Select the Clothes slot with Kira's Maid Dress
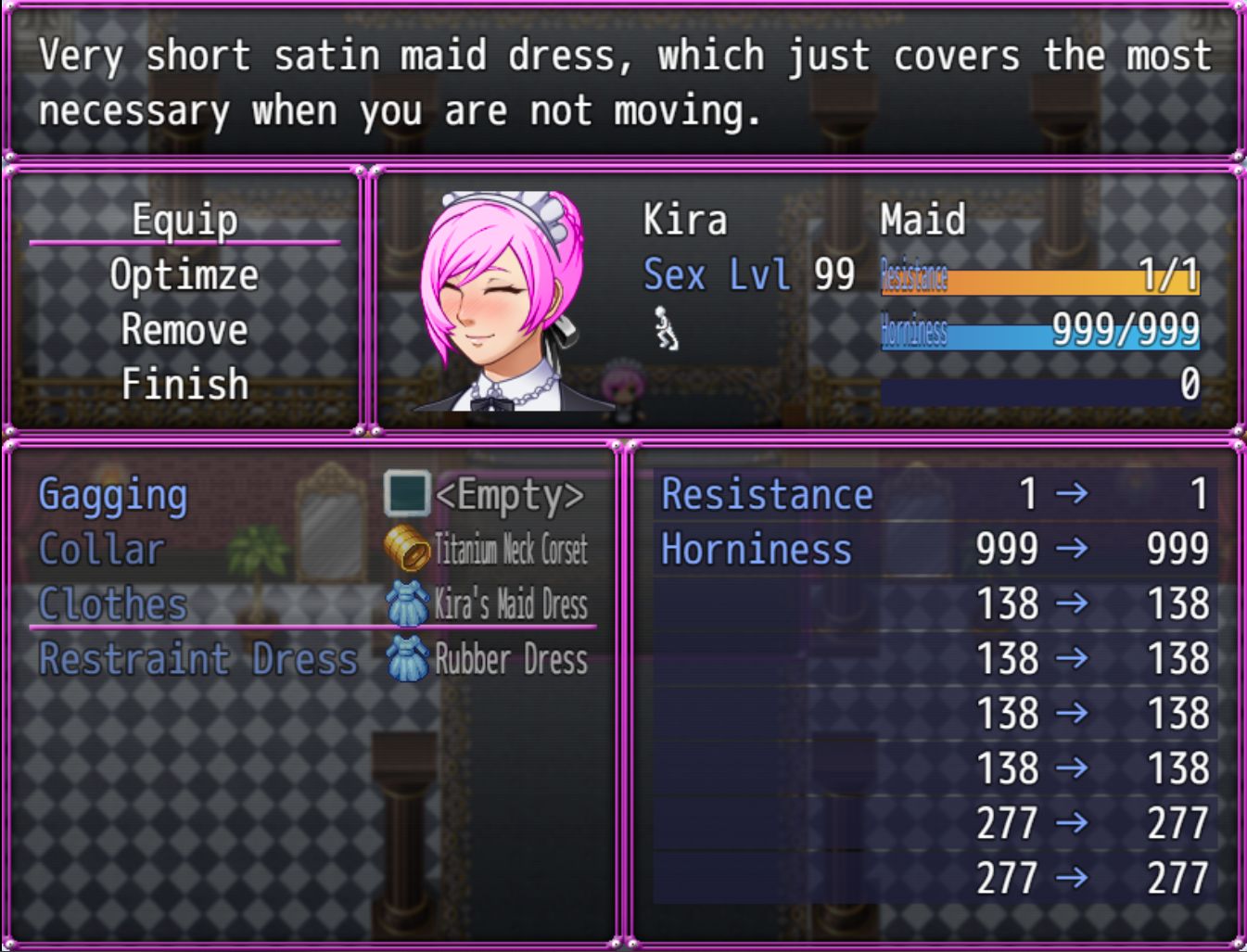This screenshot has width=1247, height=952. (312, 604)
